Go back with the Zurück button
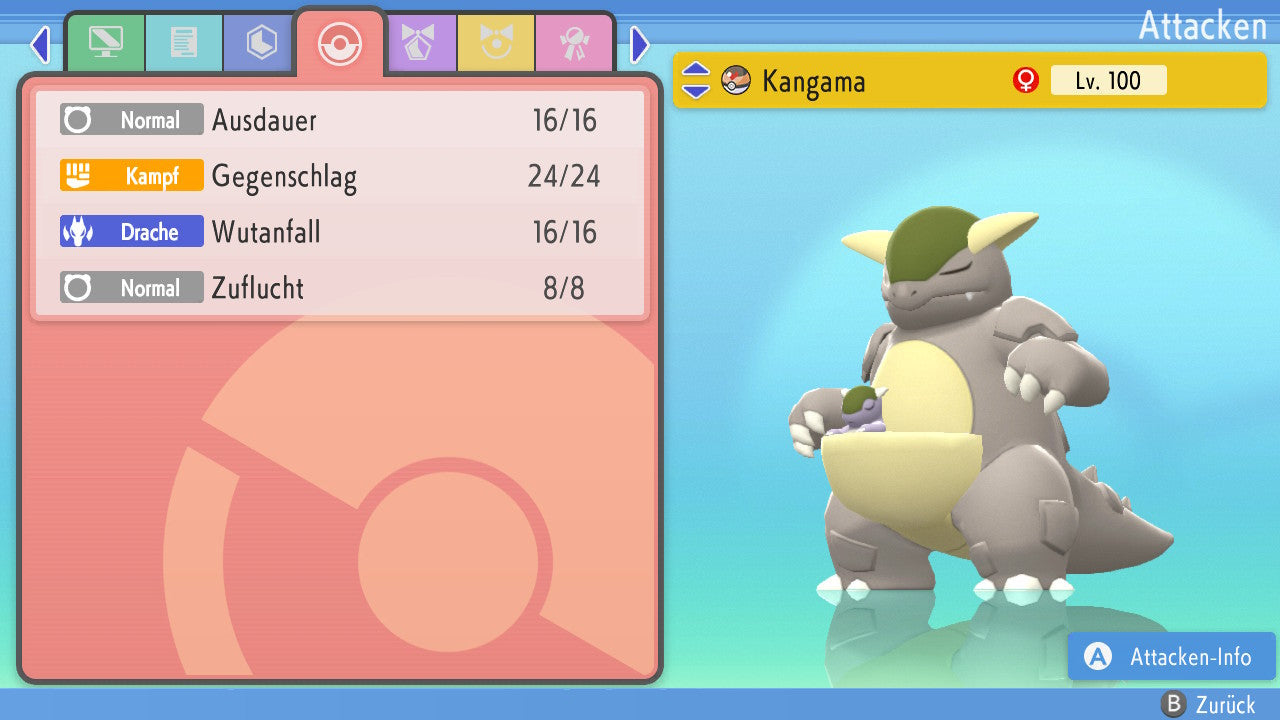The width and height of the screenshot is (1280, 720). point(1209,705)
